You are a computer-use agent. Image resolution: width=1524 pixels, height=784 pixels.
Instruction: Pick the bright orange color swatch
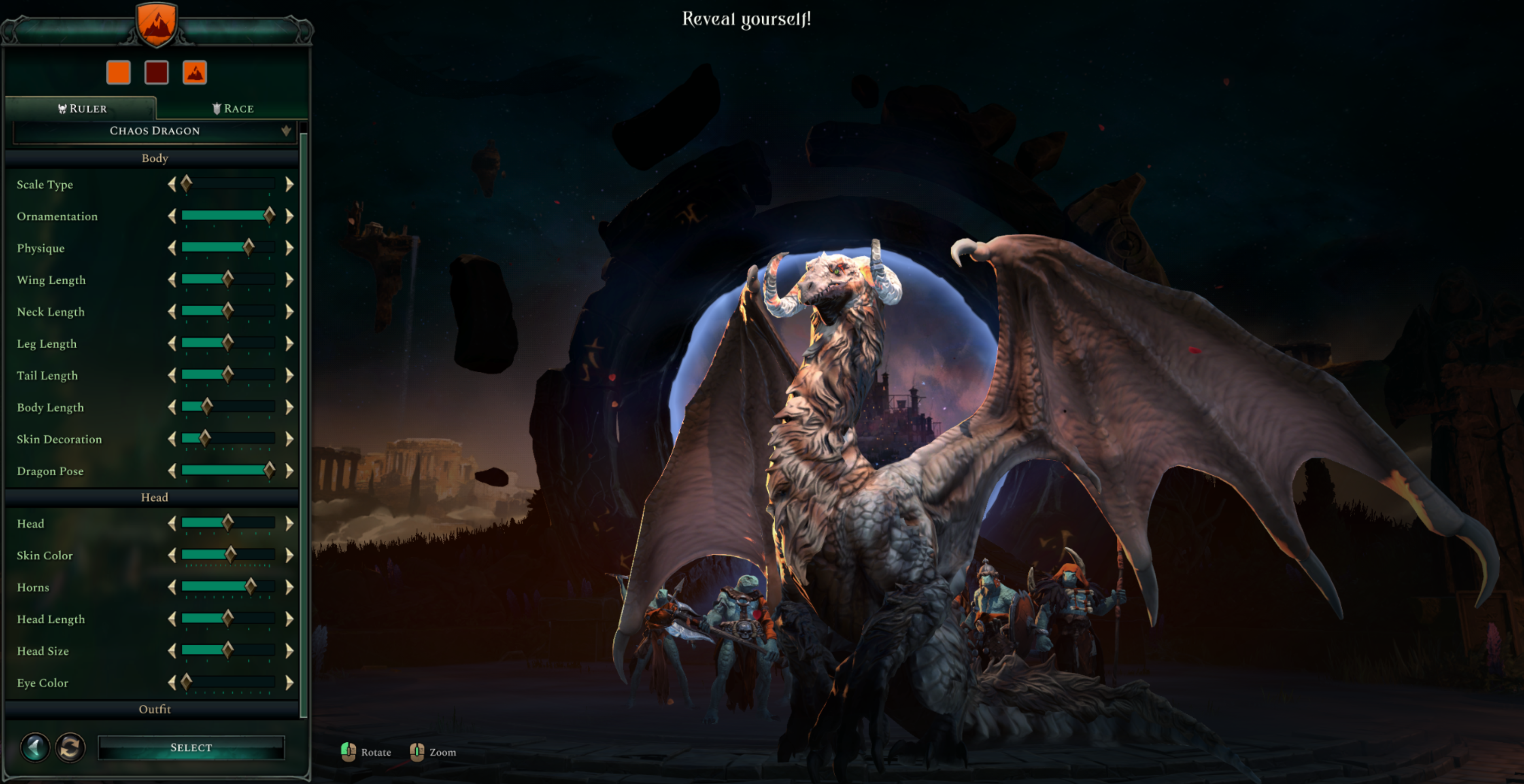118,73
